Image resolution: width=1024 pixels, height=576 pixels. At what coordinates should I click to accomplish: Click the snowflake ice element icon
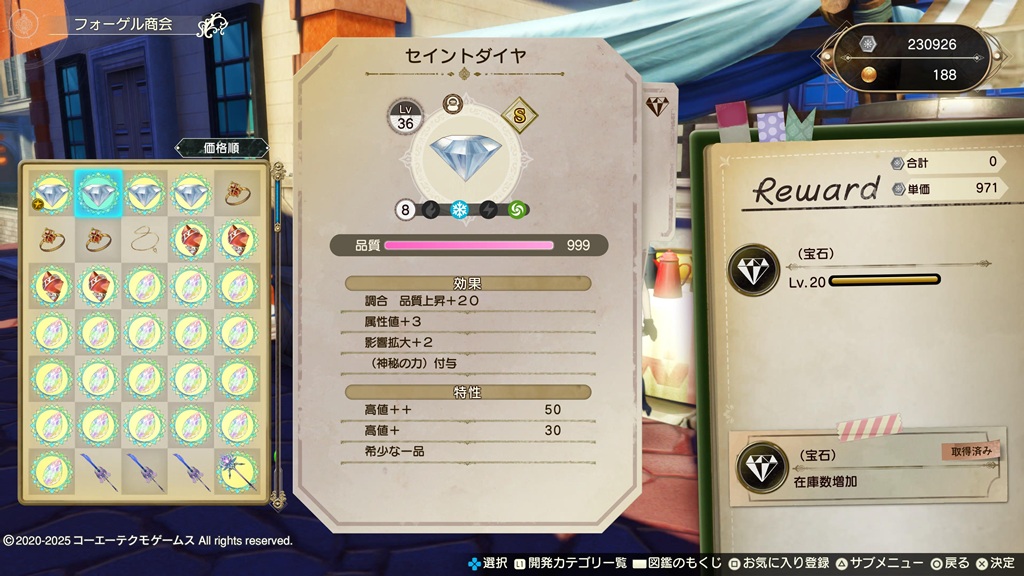[x=460, y=210]
